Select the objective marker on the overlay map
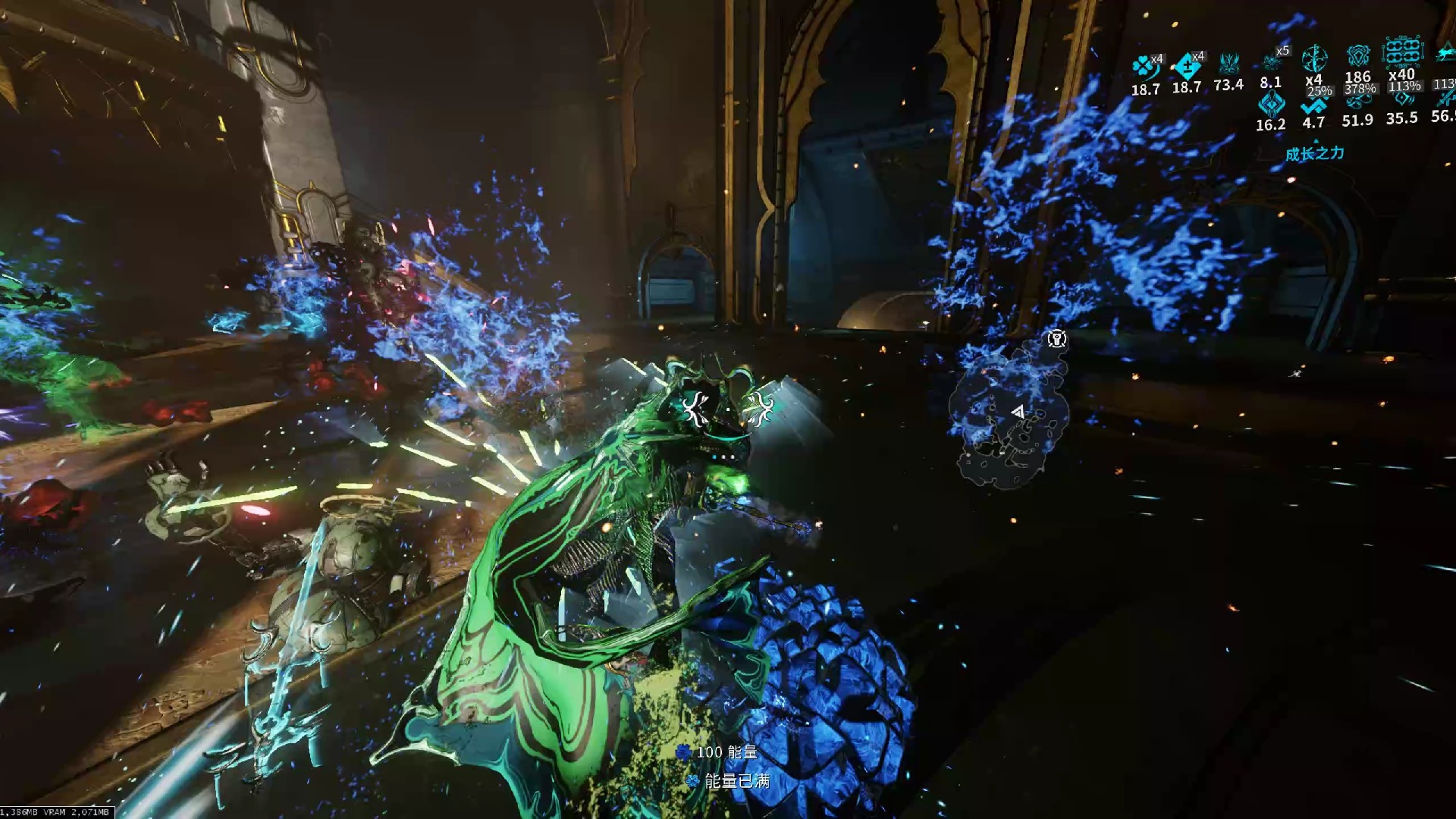1456x819 pixels. [x=1056, y=338]
